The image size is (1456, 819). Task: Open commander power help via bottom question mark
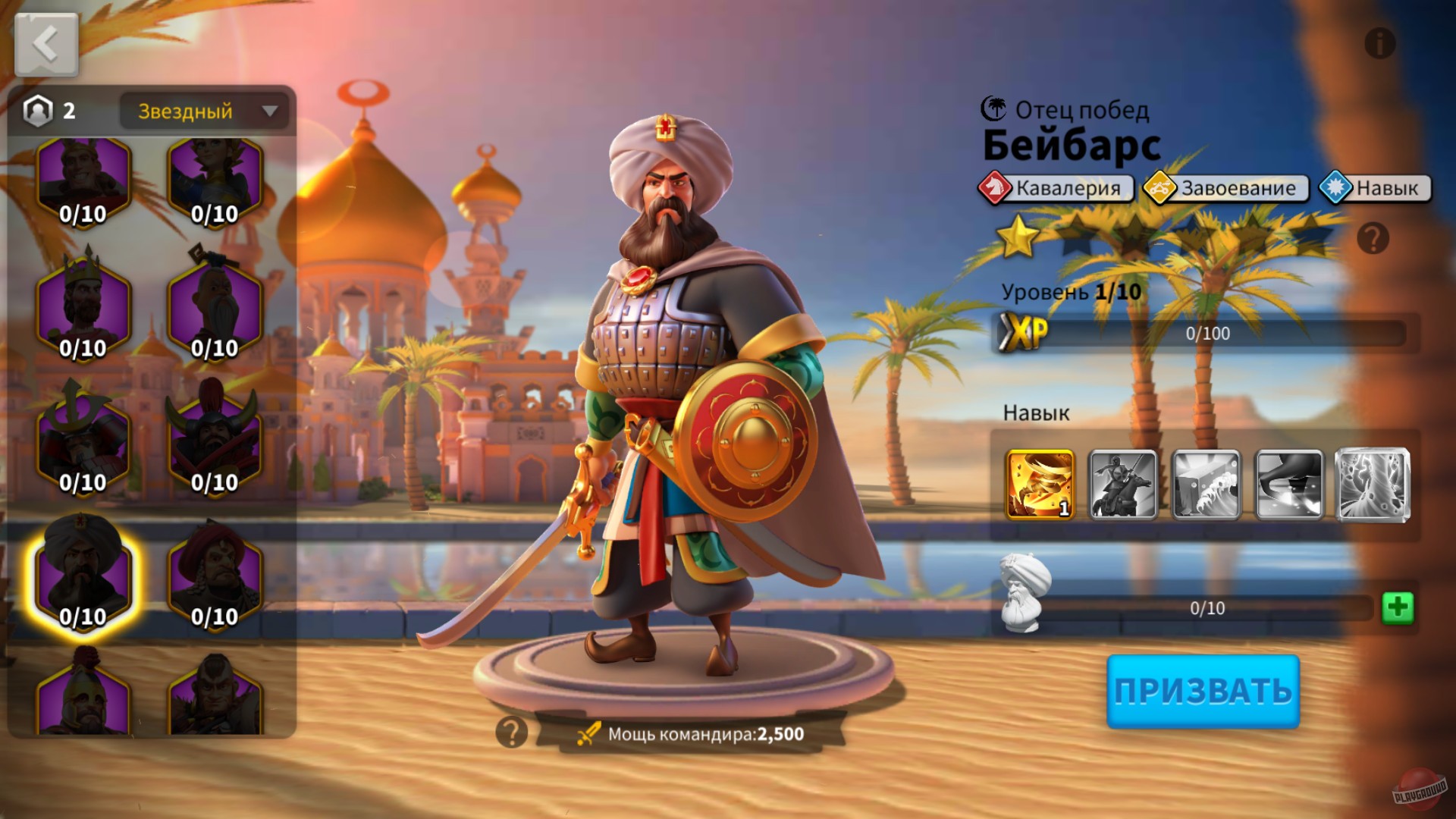(x=512, y=732)
